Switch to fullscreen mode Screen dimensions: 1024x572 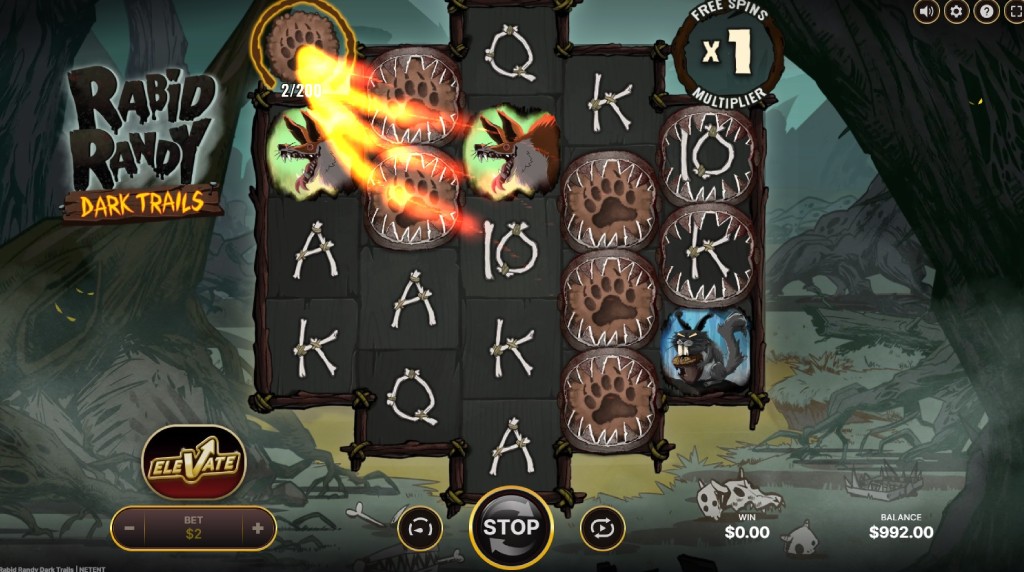coord(1012,12)
